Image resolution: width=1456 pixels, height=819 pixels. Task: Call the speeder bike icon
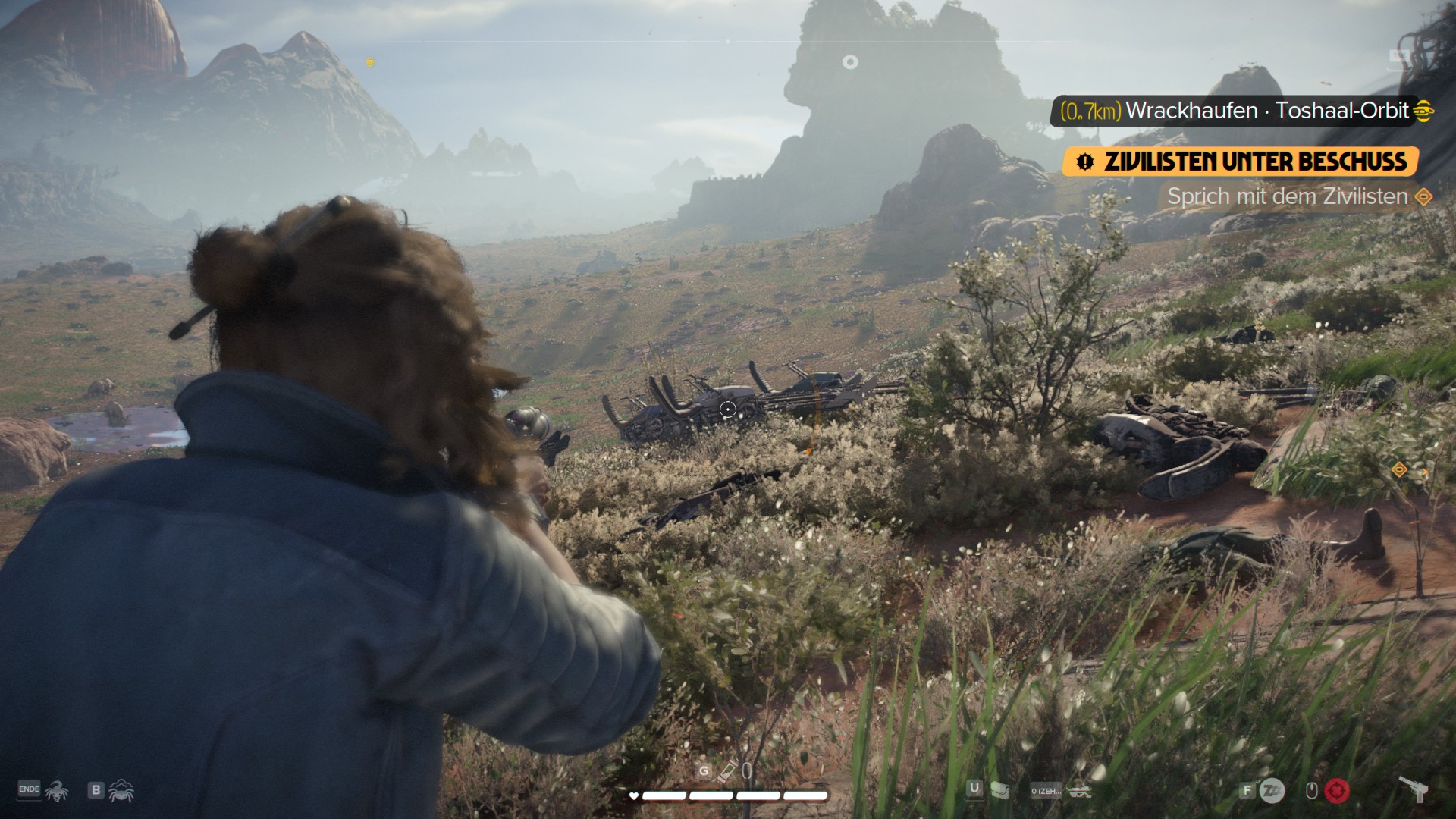1079,791
